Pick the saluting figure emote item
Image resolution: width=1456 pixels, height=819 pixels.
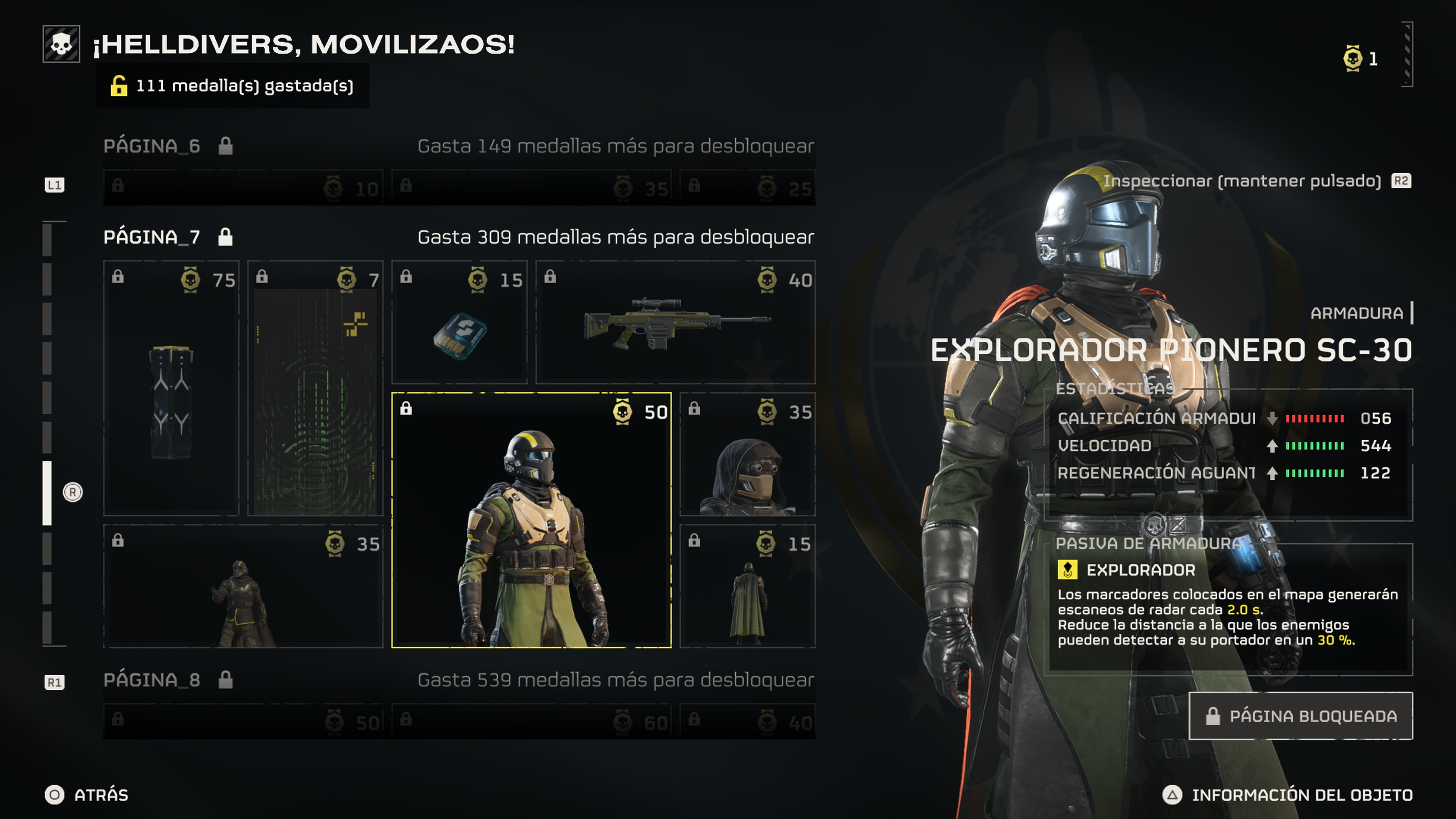click(243, 587)
